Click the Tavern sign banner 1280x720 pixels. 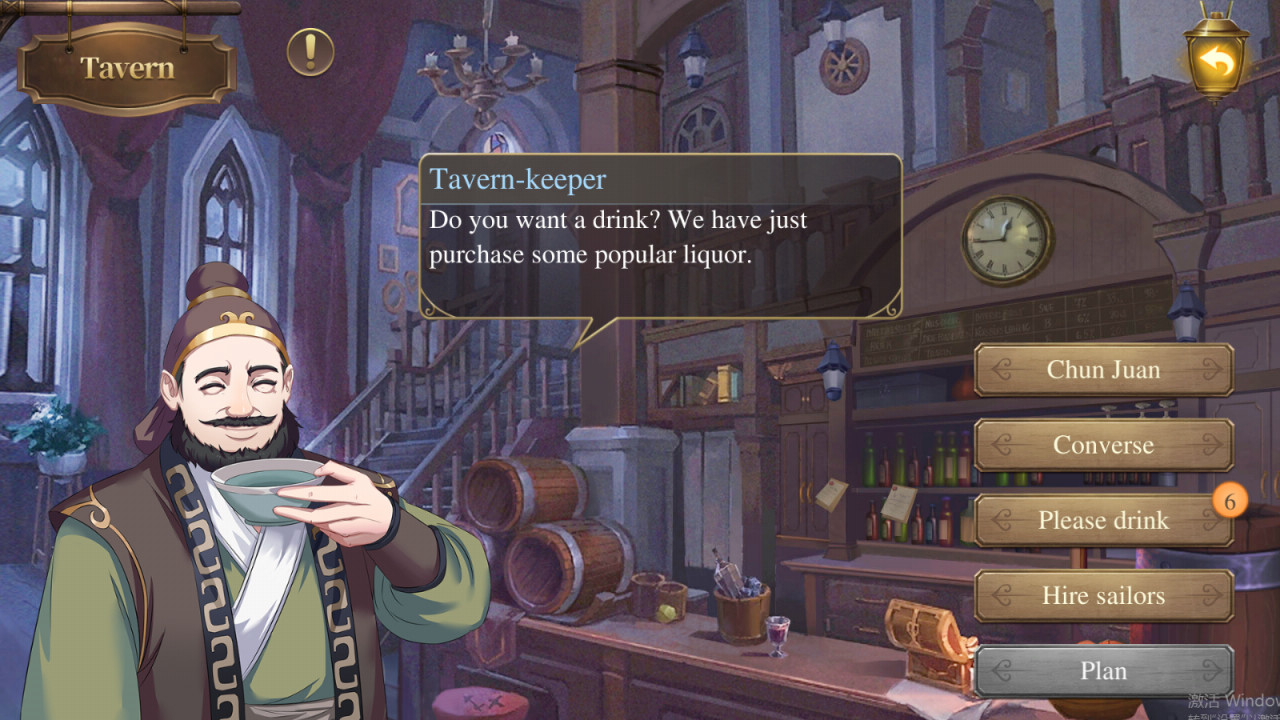click(124, 68)
